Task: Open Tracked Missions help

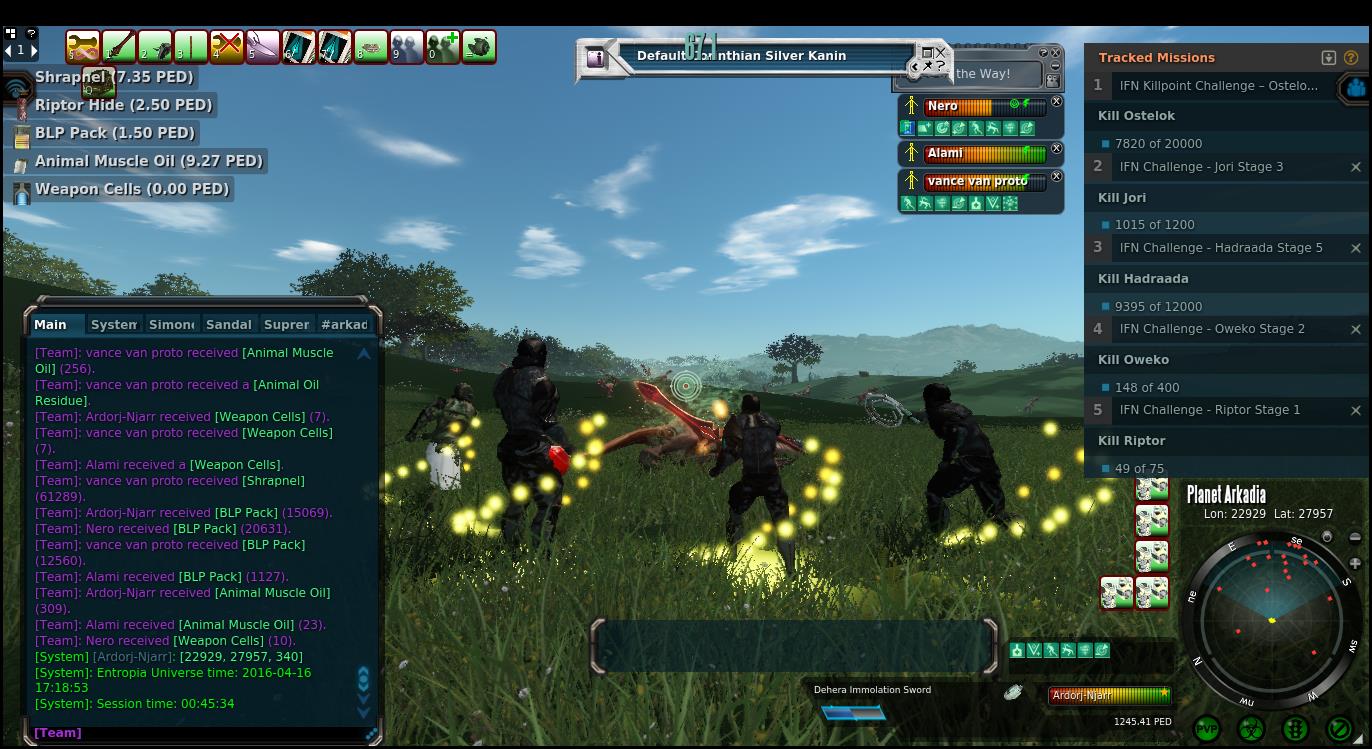Action: point(1352,58)
